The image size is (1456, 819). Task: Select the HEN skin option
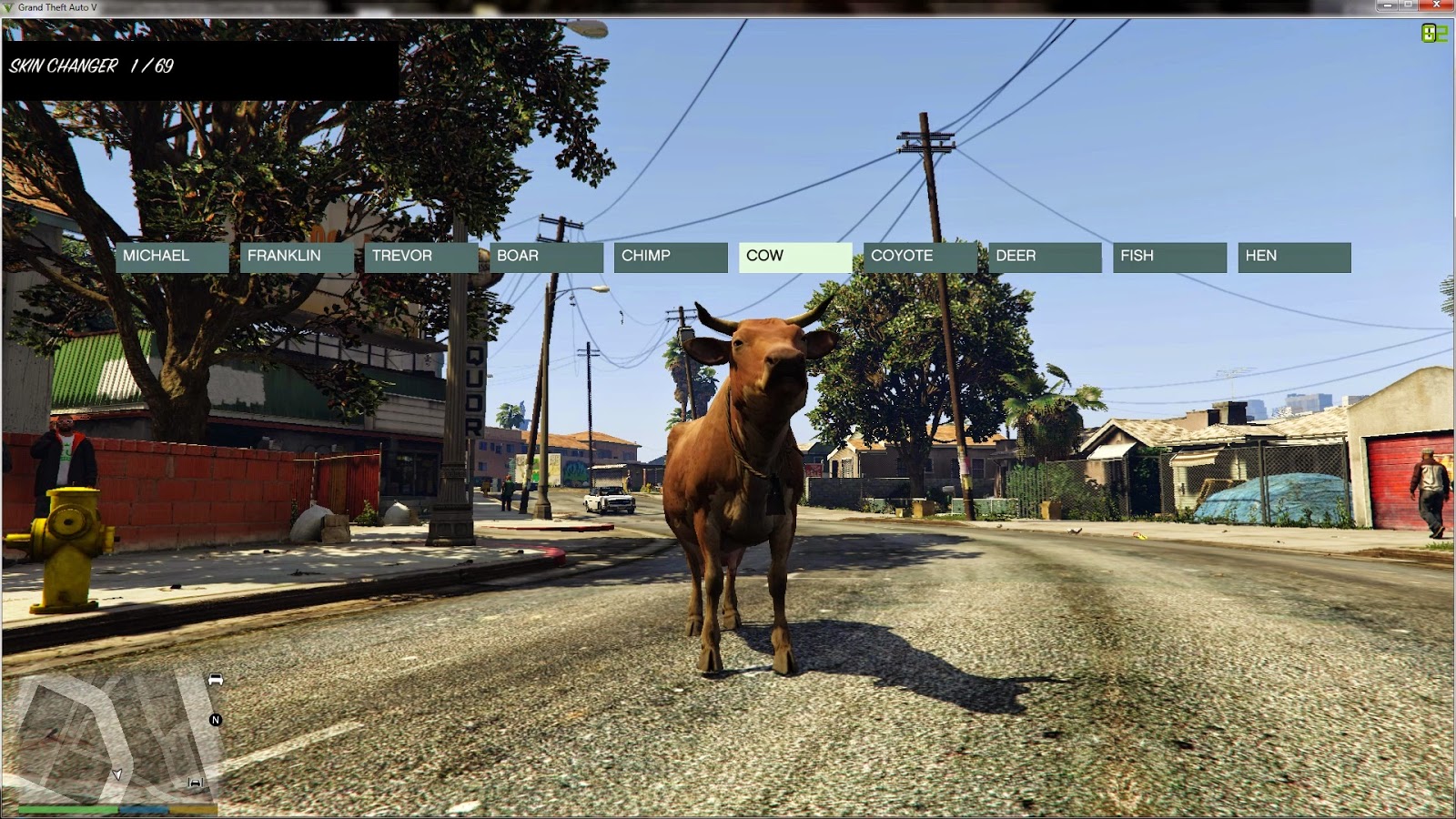click(x=1292, y=256)
